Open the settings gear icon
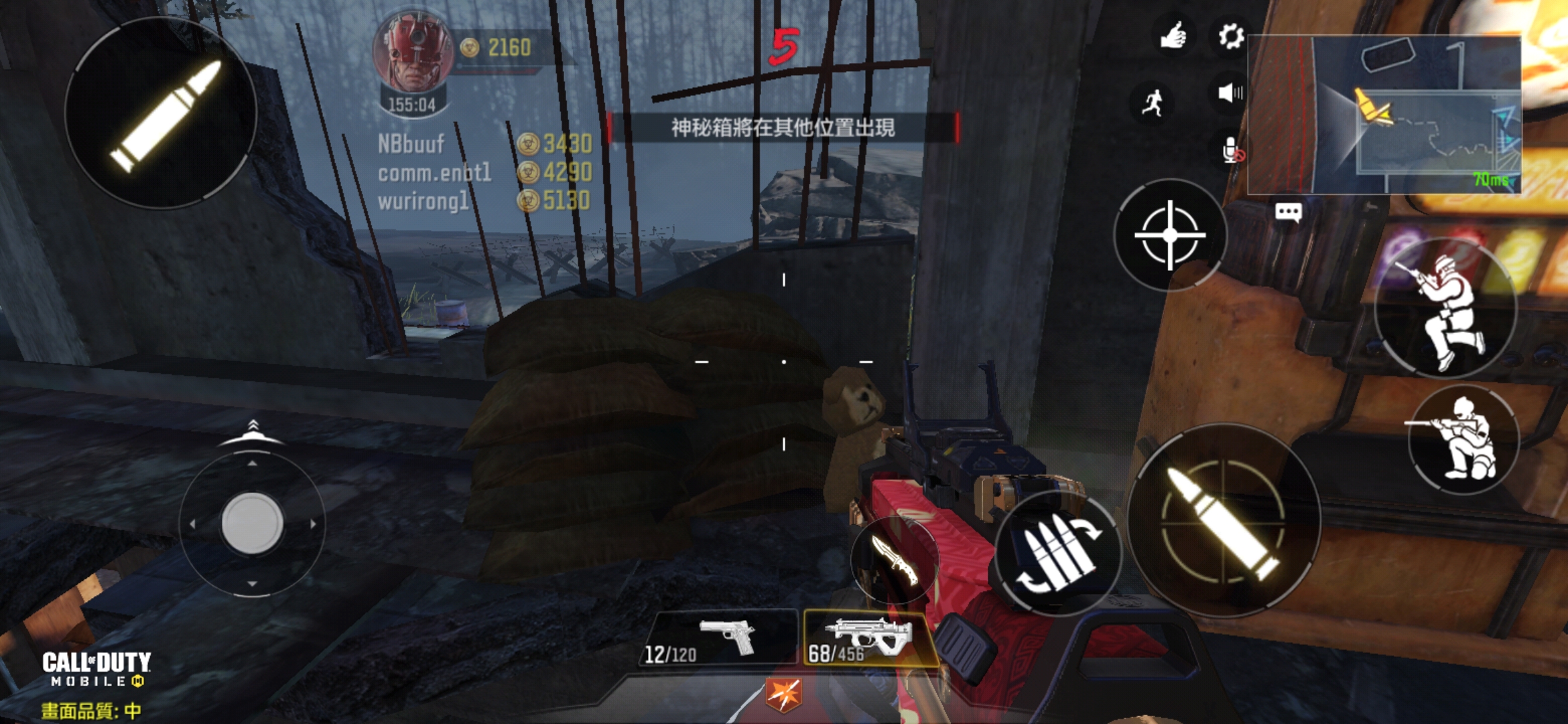 click(1230, 36)
